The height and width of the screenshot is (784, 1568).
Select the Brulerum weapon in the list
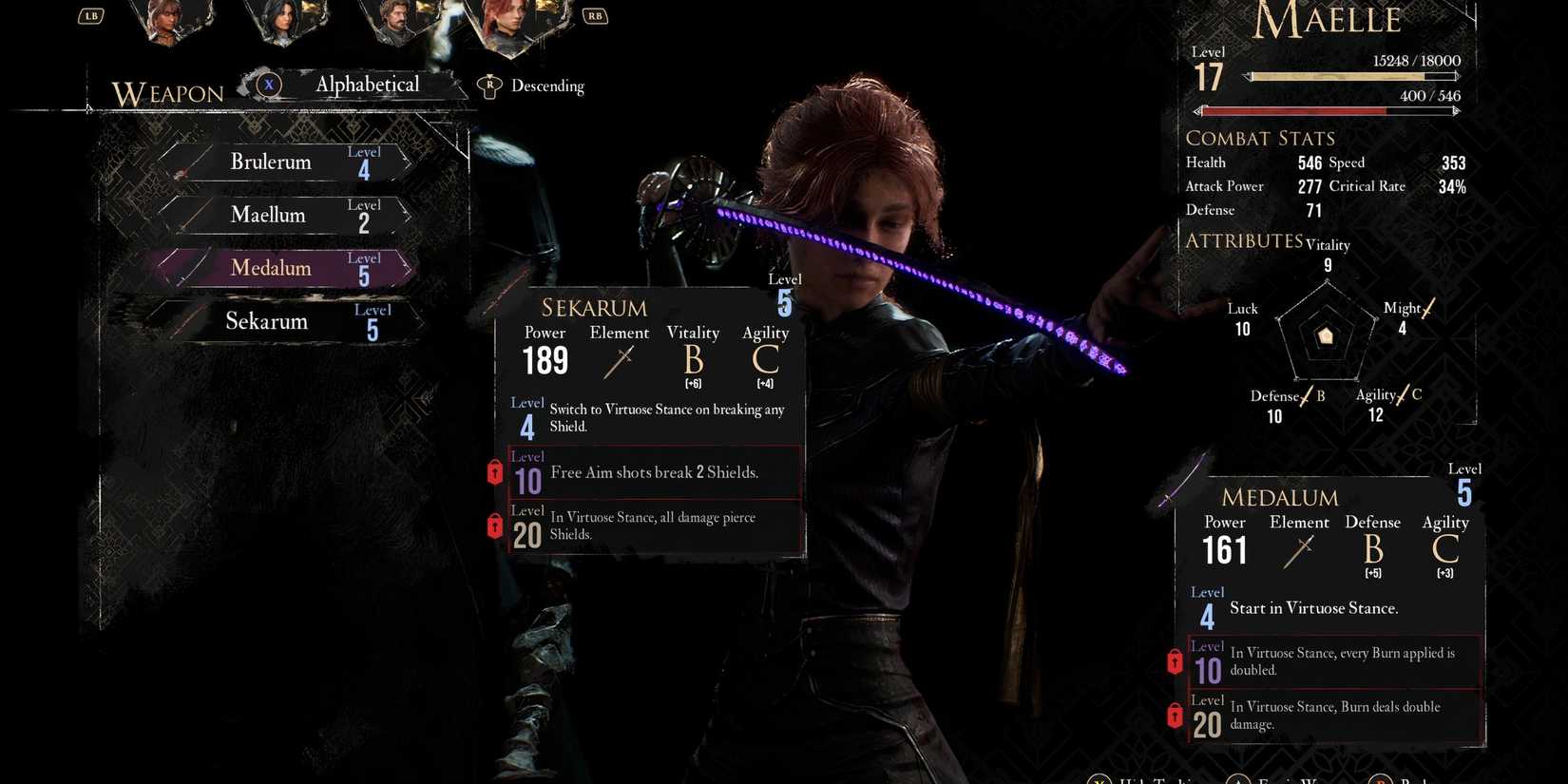coord(273,162)
